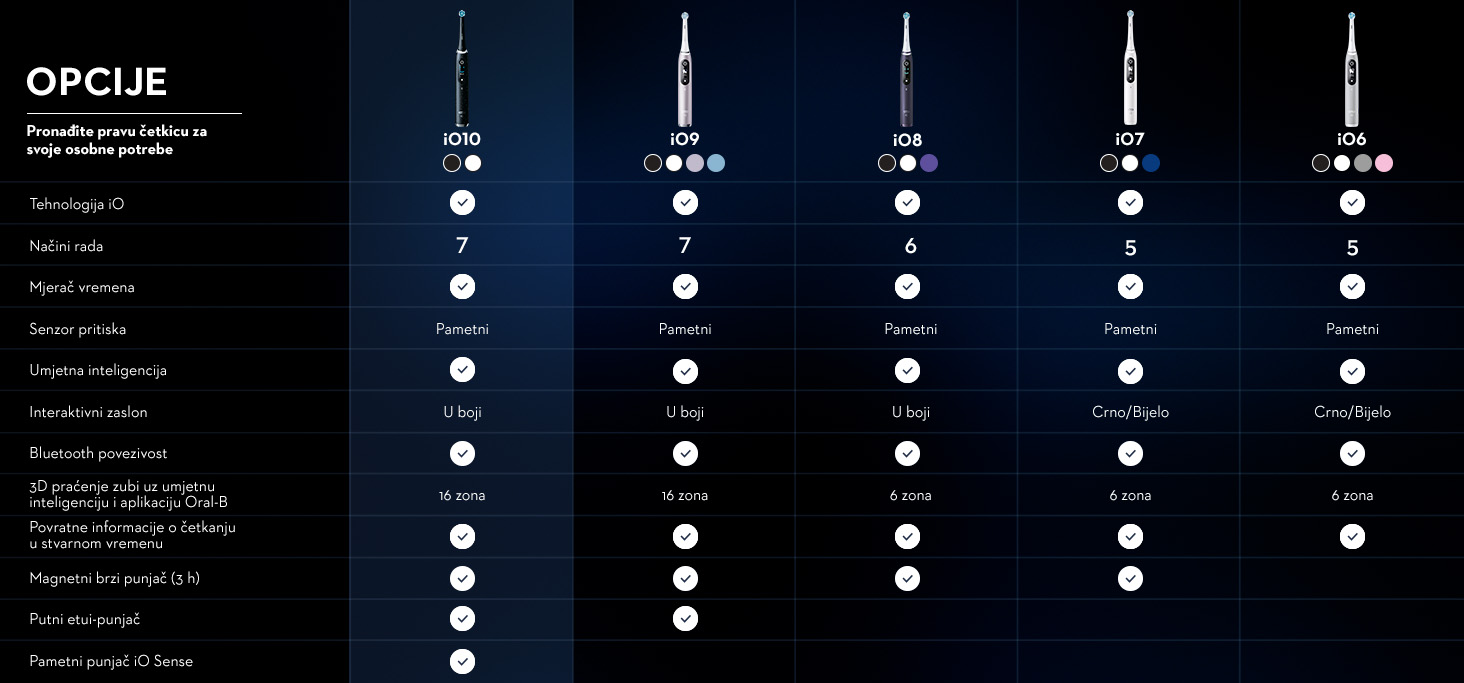This screenshot has height=683, width=1464.
Task: Choose the white color swatch under iO10
Action: click(x=473, y=163)
